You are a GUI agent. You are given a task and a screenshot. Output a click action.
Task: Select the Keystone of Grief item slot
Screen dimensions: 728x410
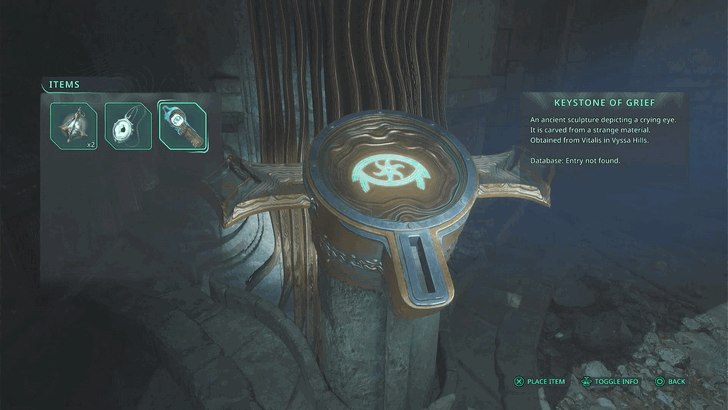[x=181, y=125]
